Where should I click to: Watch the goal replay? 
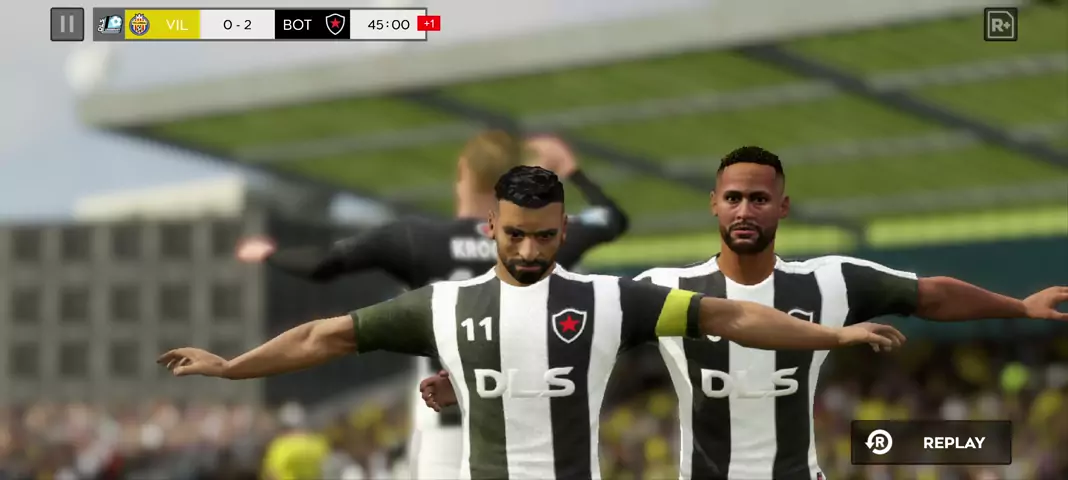tap(931, 442)
